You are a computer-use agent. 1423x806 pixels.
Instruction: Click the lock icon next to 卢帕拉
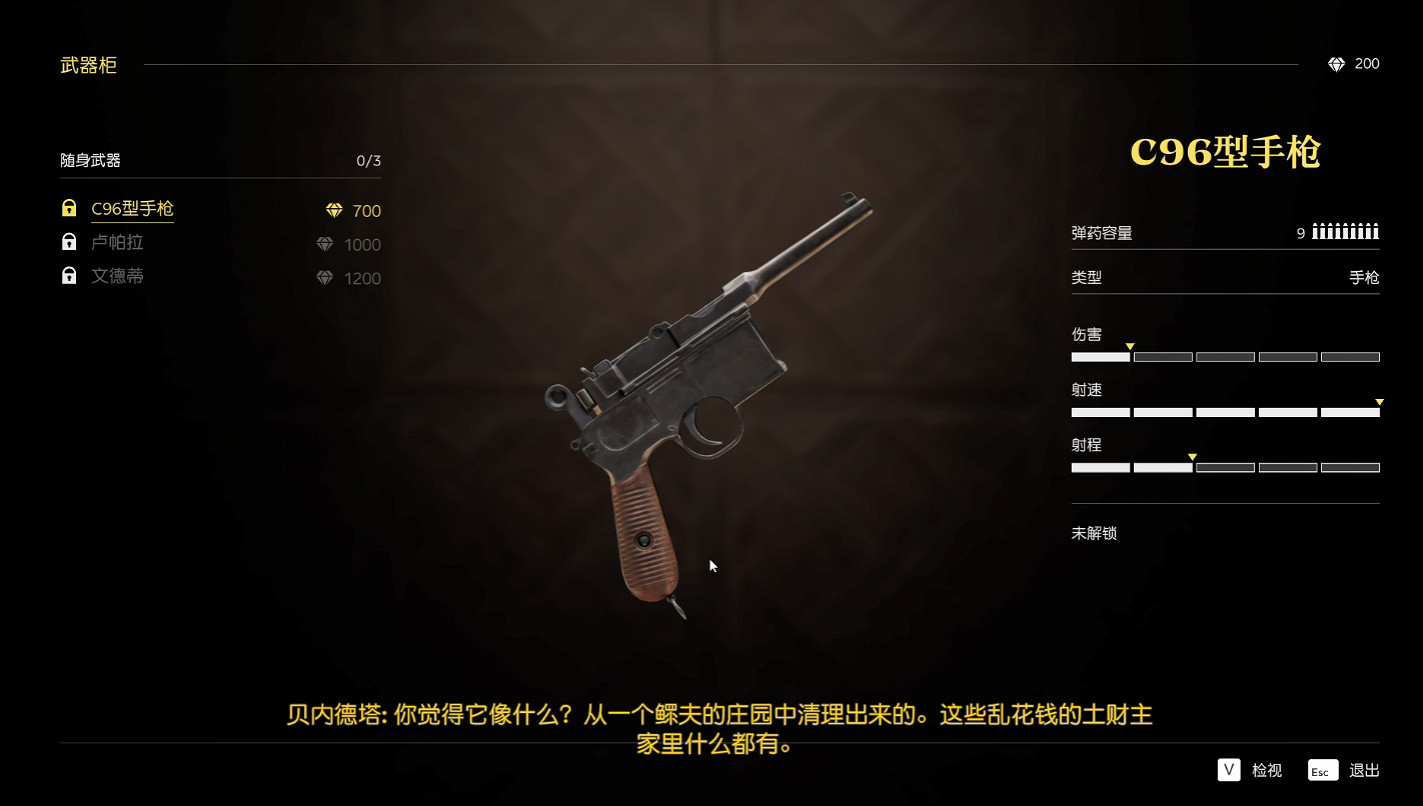(68, 242)
